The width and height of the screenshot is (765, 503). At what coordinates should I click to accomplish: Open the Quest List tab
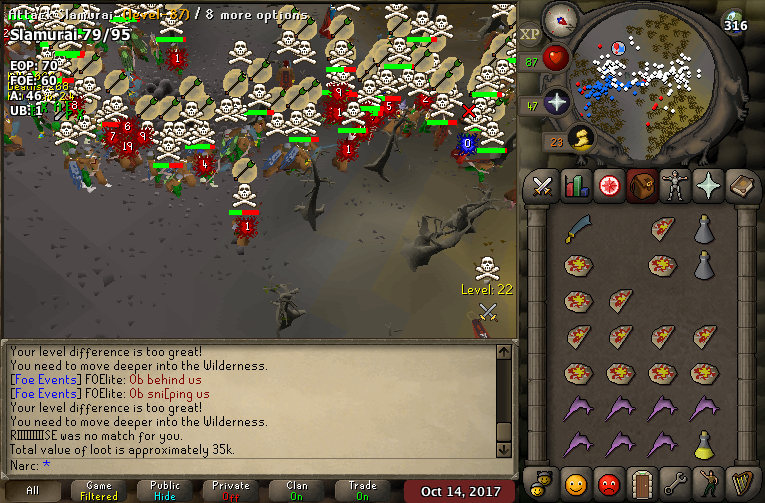[x=609, y=186]
